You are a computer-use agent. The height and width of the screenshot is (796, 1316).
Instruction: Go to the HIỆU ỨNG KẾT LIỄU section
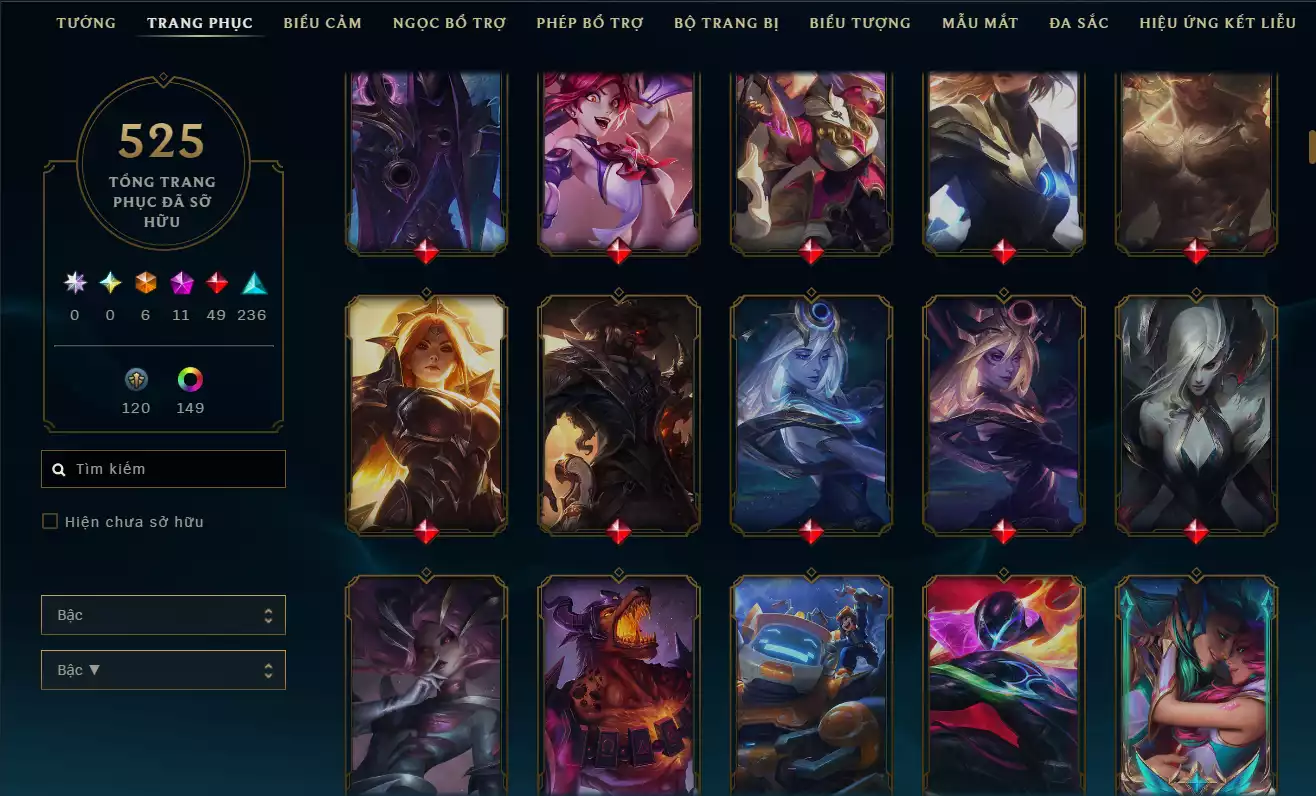pyautogui.click(x=1216, y=22)
